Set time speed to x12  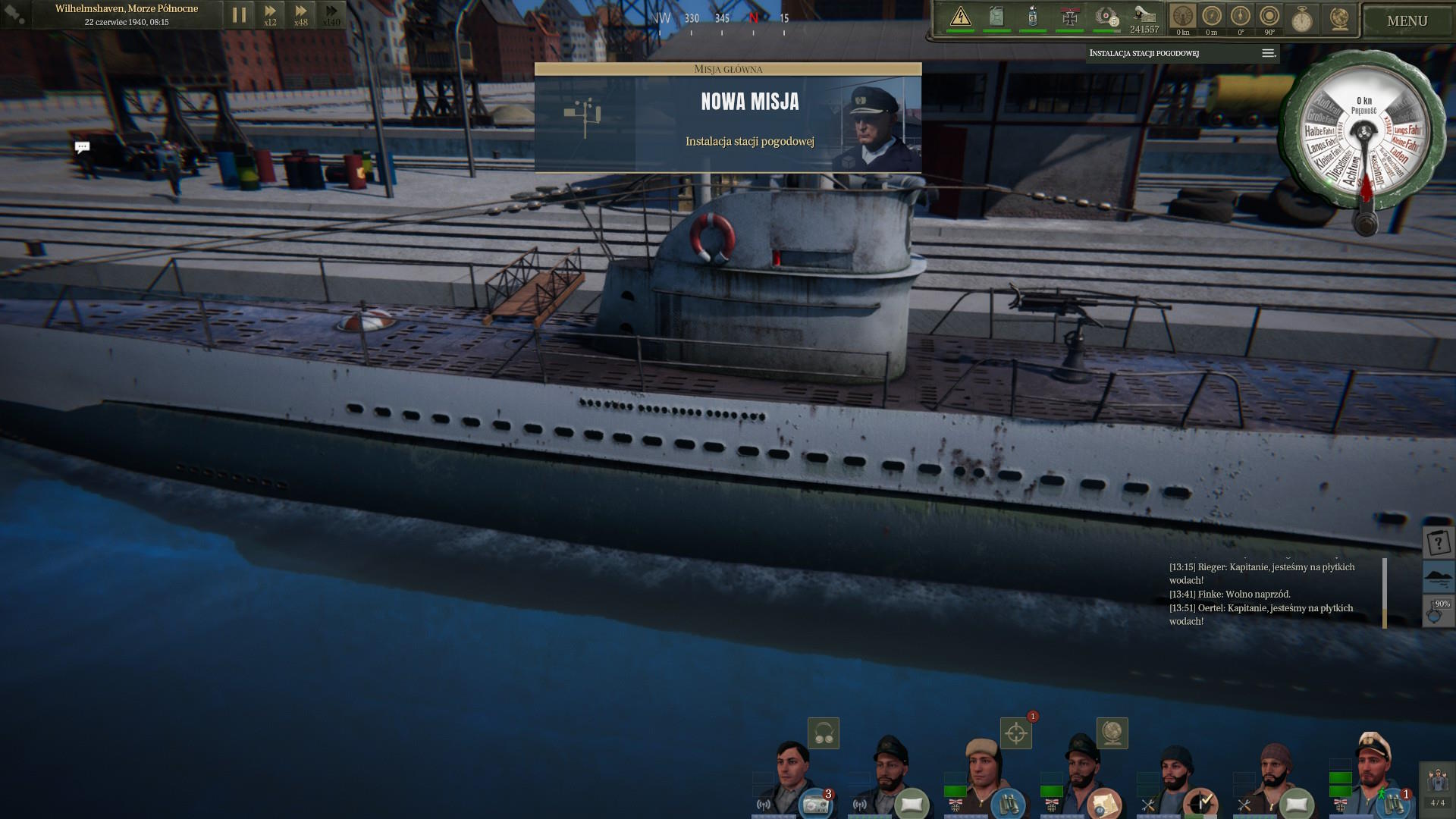click(270, 15)
